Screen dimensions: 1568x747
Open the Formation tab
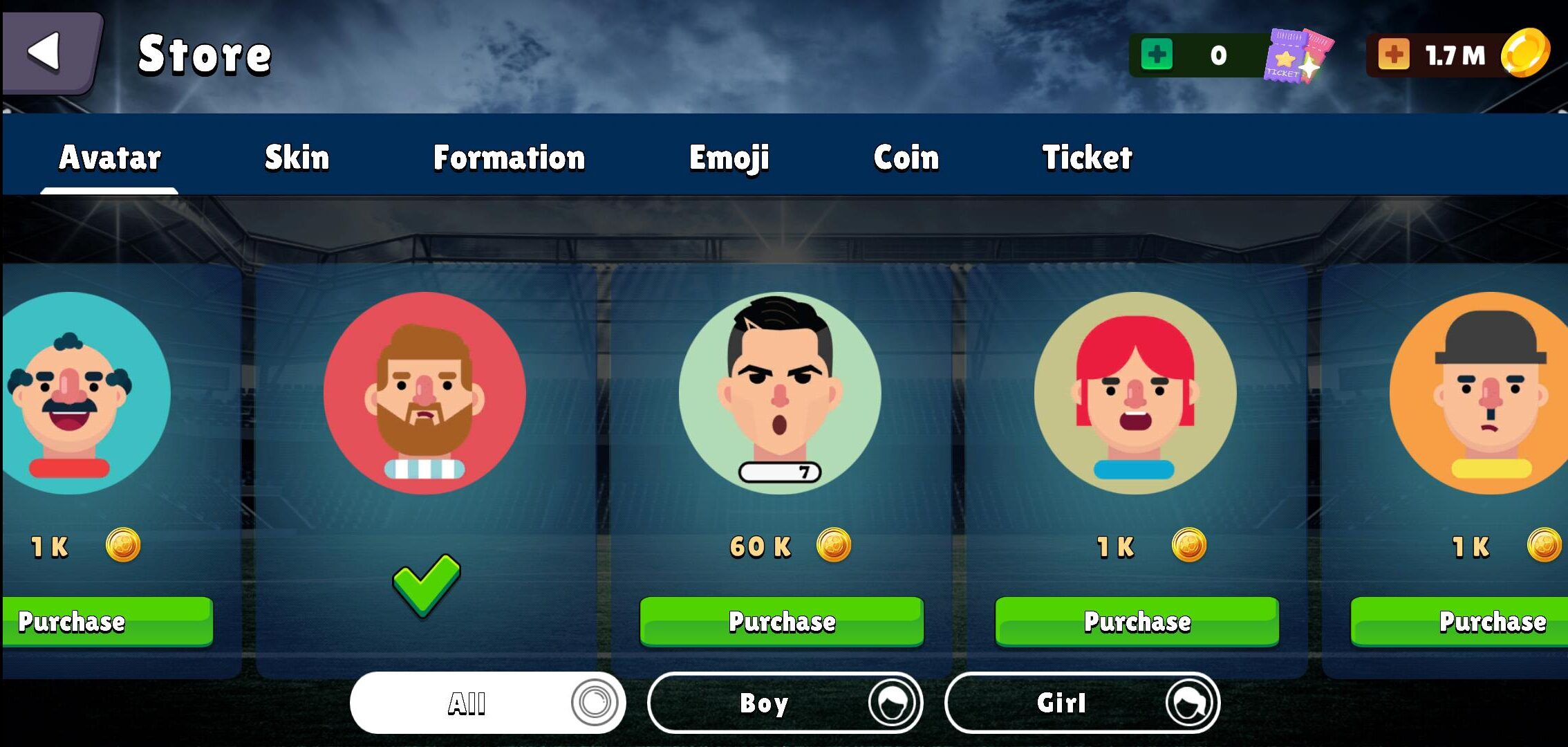(x=509, y=158)
